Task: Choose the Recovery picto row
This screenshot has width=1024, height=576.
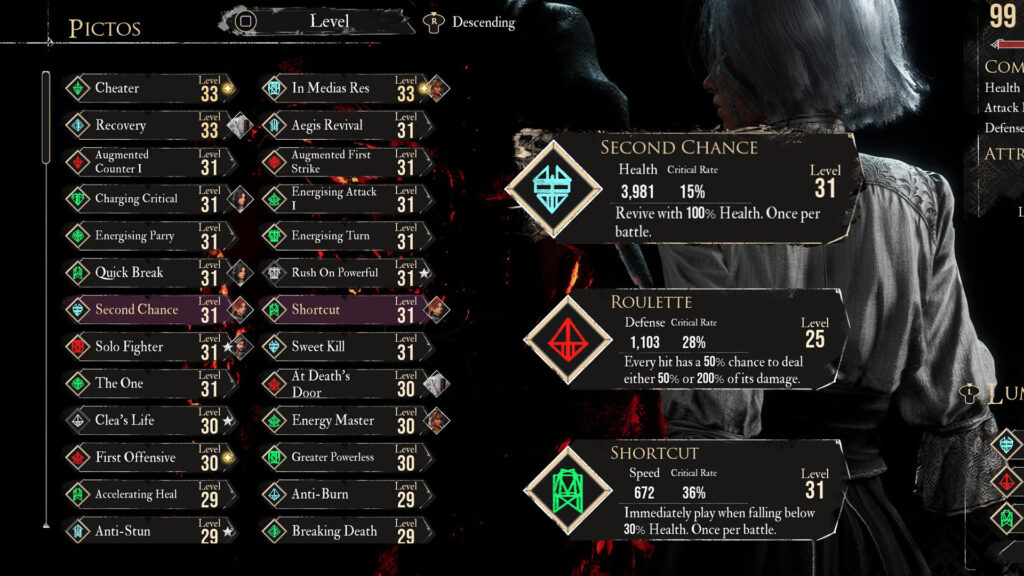Action: pos(150,125)
